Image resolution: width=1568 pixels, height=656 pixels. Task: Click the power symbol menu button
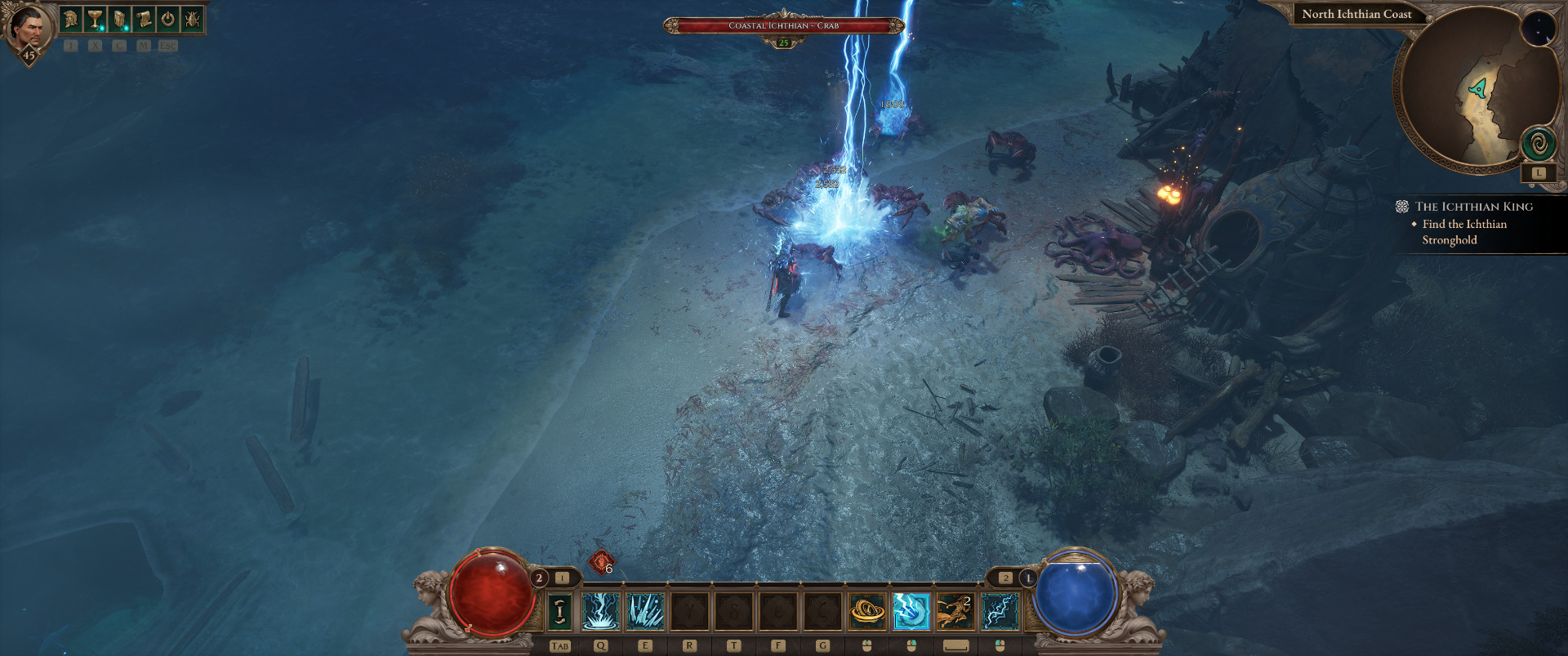pos(167,19)
